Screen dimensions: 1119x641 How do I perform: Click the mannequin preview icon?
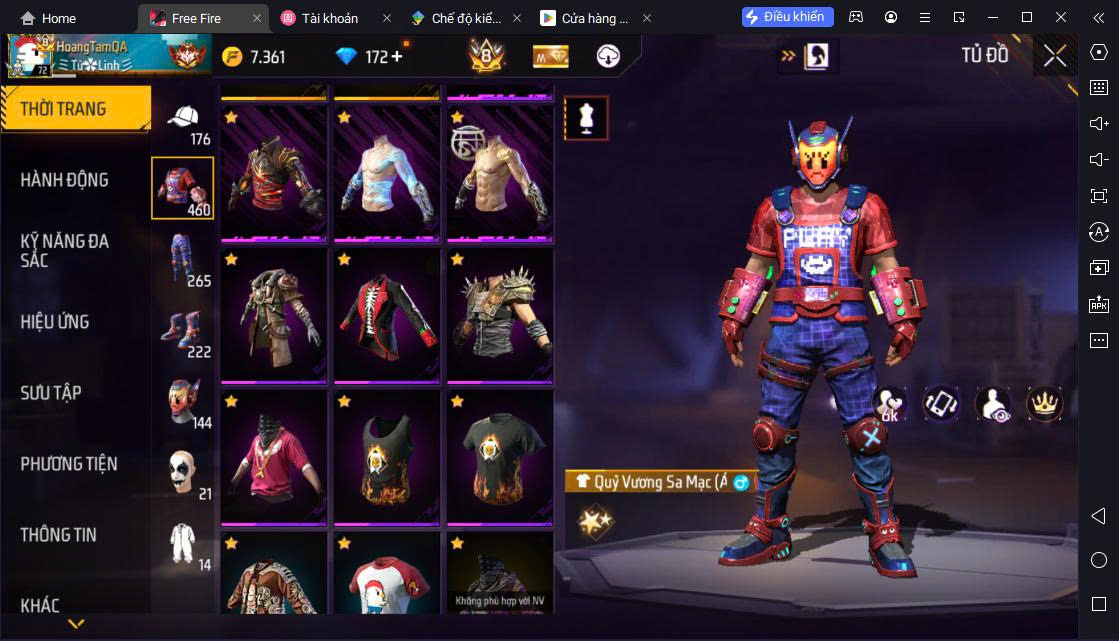(586, 118)
